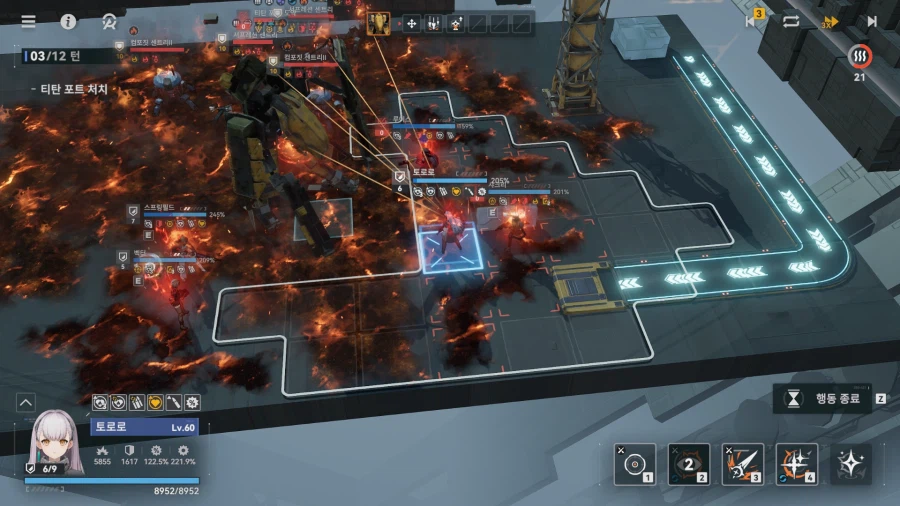Open the hamburger main menu
The width and height of the screenshot is (900, 506).
click(x=28, y=21)
